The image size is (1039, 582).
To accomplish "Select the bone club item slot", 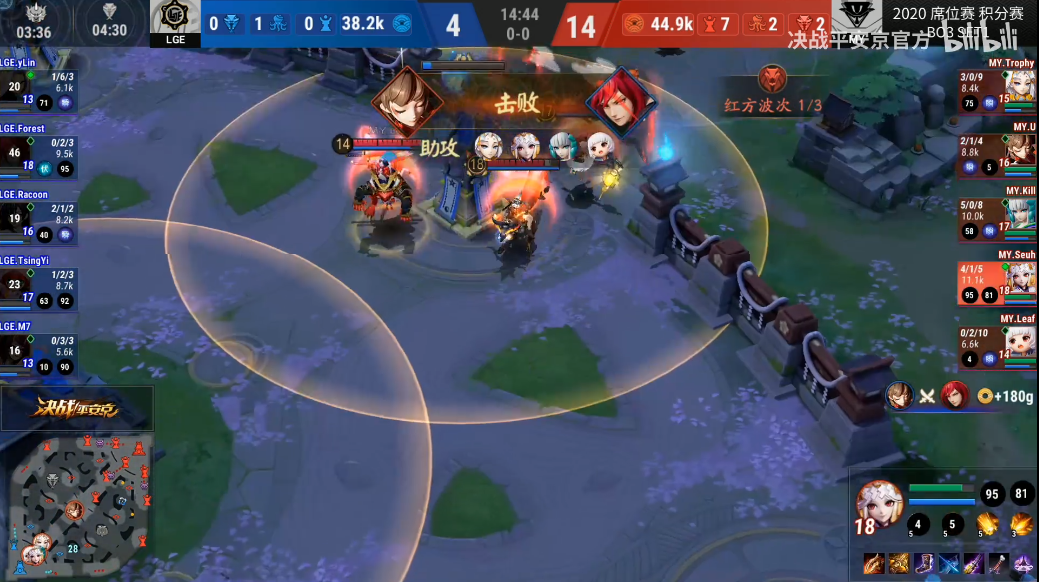I will [x=998, y=564].
